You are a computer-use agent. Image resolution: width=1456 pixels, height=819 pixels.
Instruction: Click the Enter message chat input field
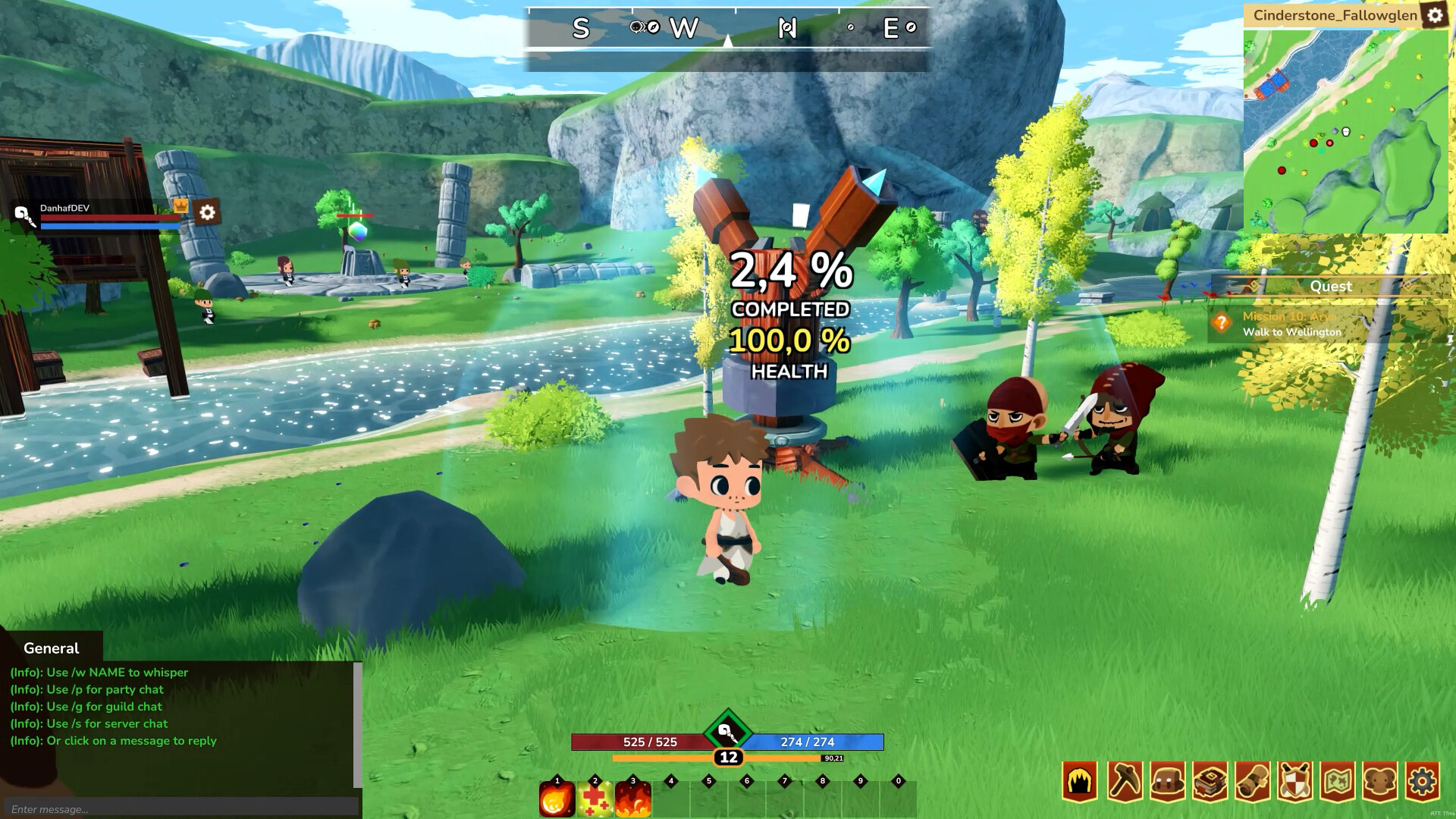[182, 809]
